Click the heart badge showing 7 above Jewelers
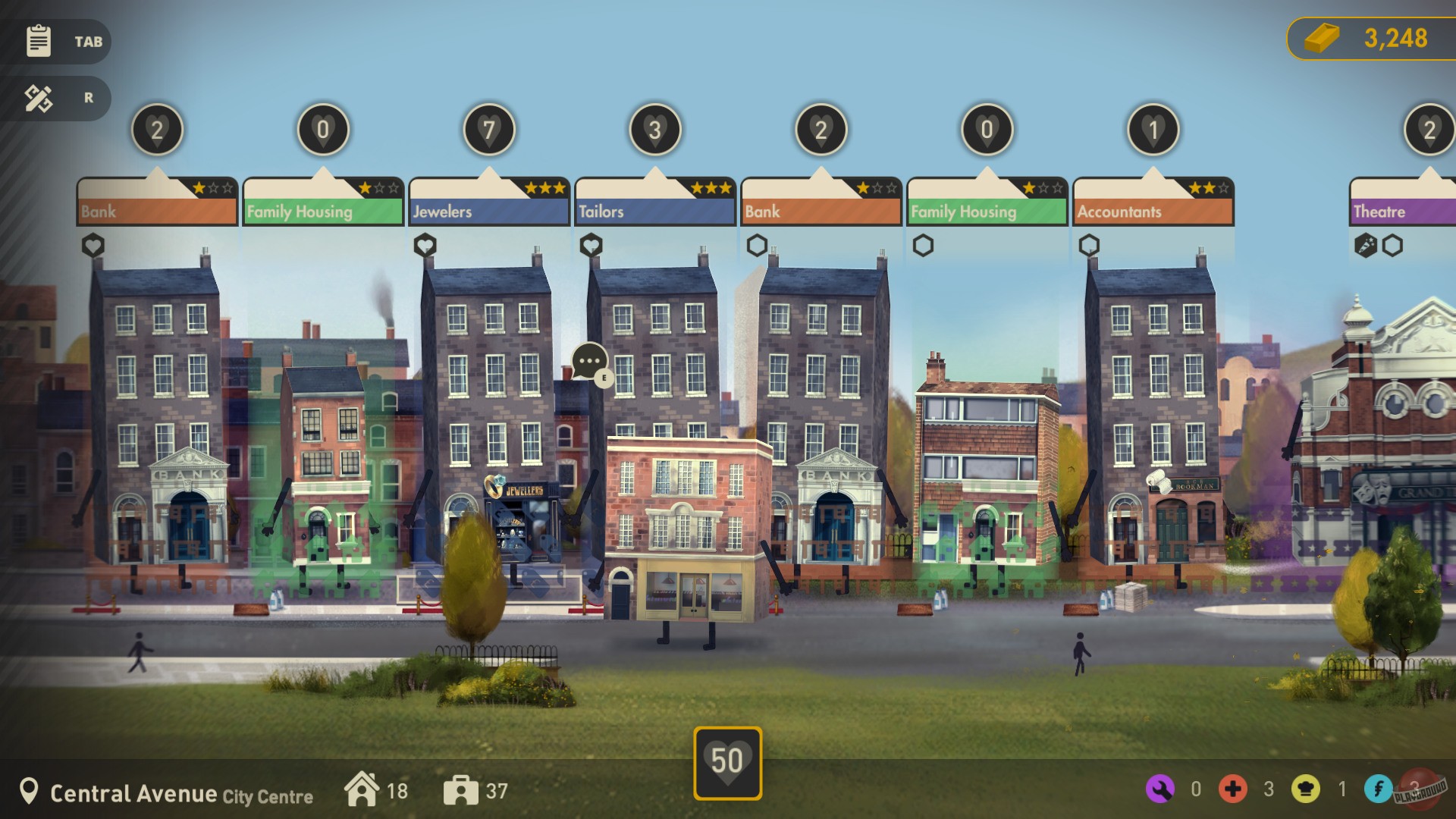1456x819 pixels. coord(489,129)
